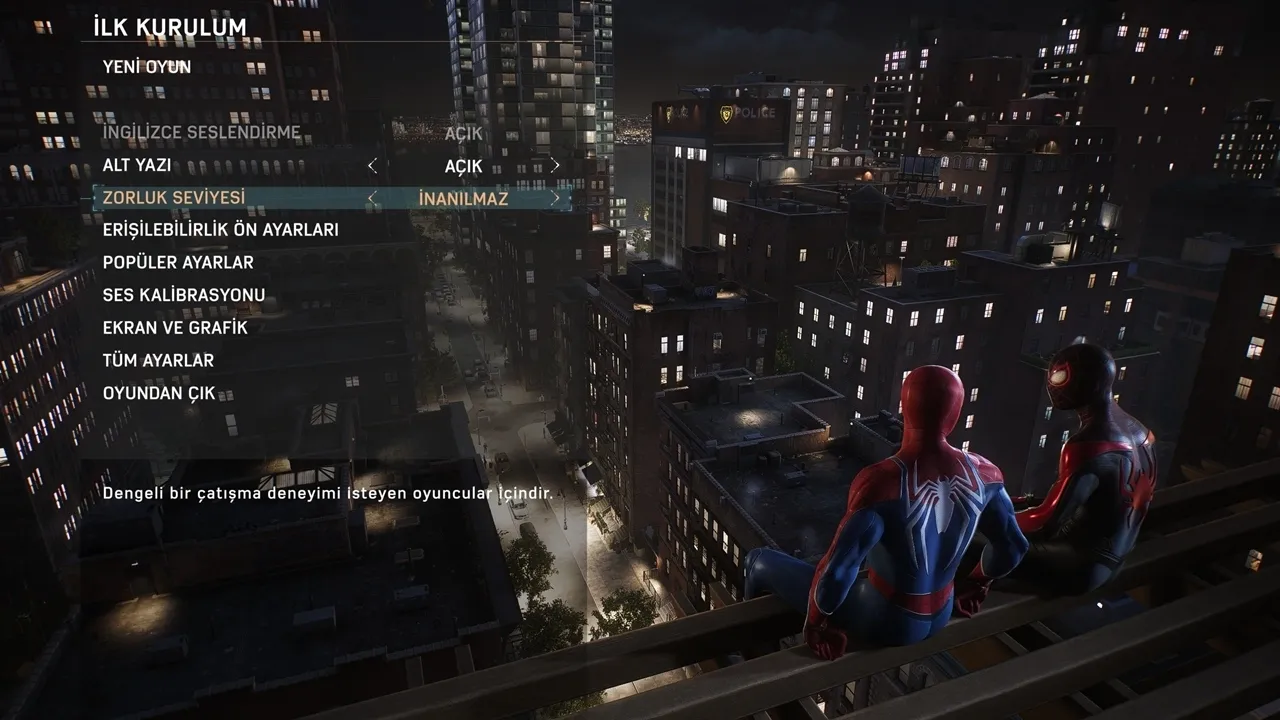
Task: Quit the game via OYUNDAN ÇIK
Action: pos(159,393)
